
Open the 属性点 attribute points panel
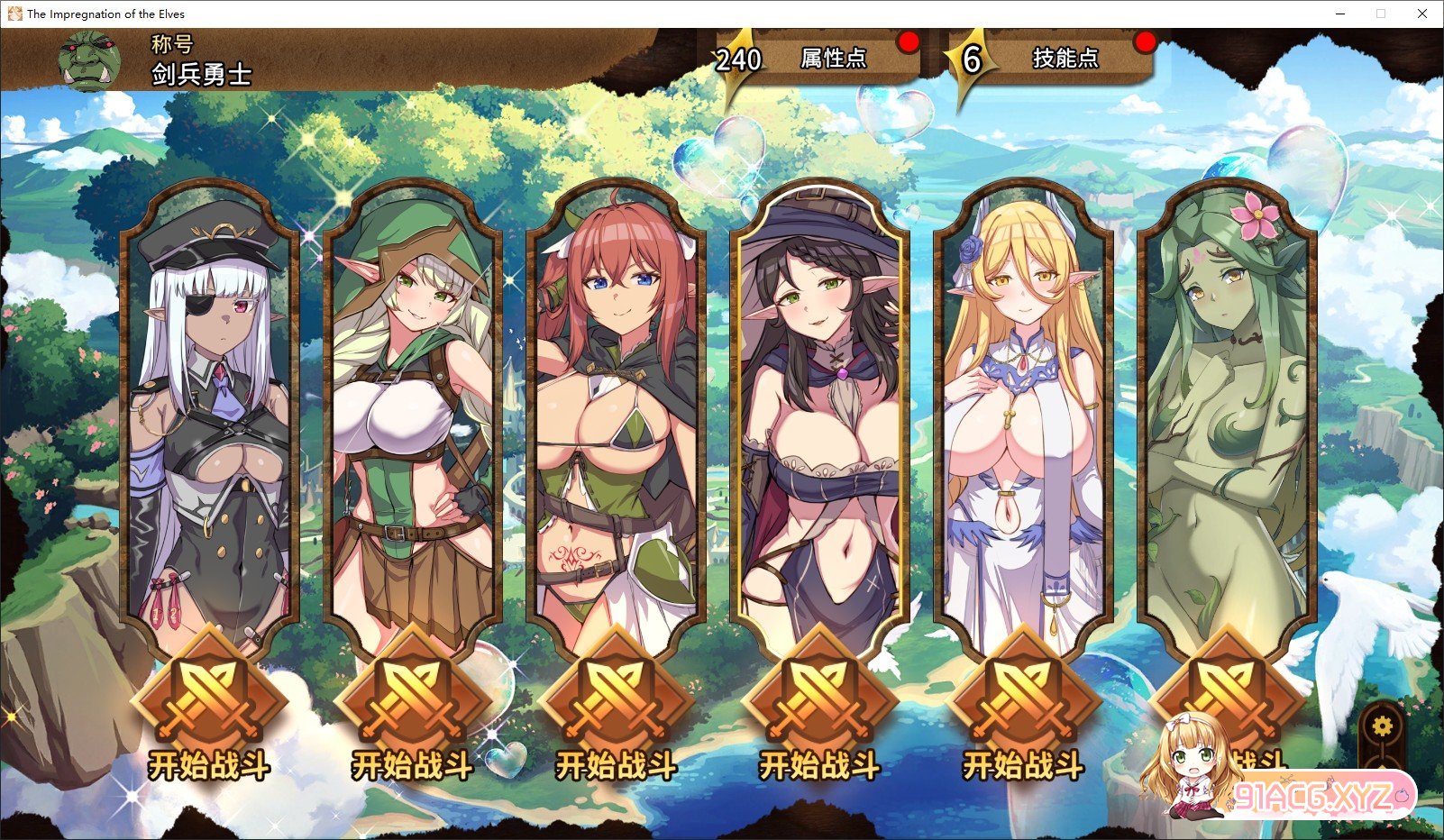point(831,59)
